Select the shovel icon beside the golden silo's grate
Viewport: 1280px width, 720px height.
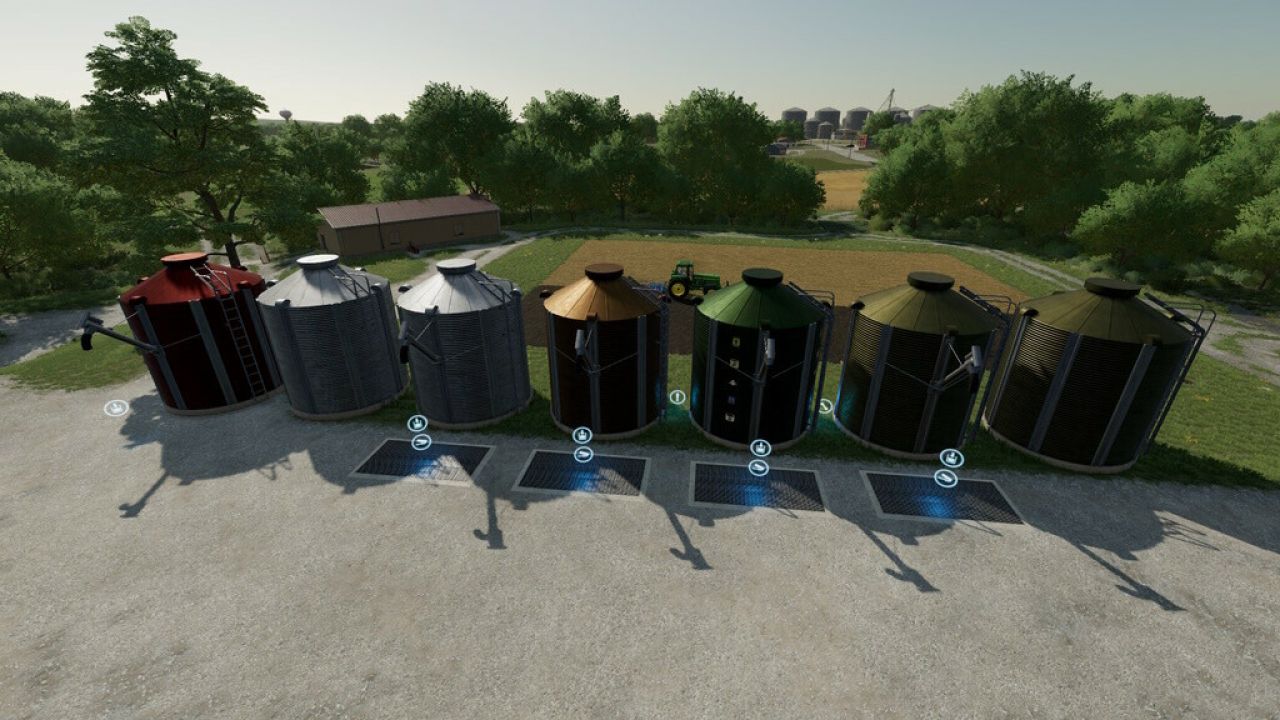click(x=584, y=454)
